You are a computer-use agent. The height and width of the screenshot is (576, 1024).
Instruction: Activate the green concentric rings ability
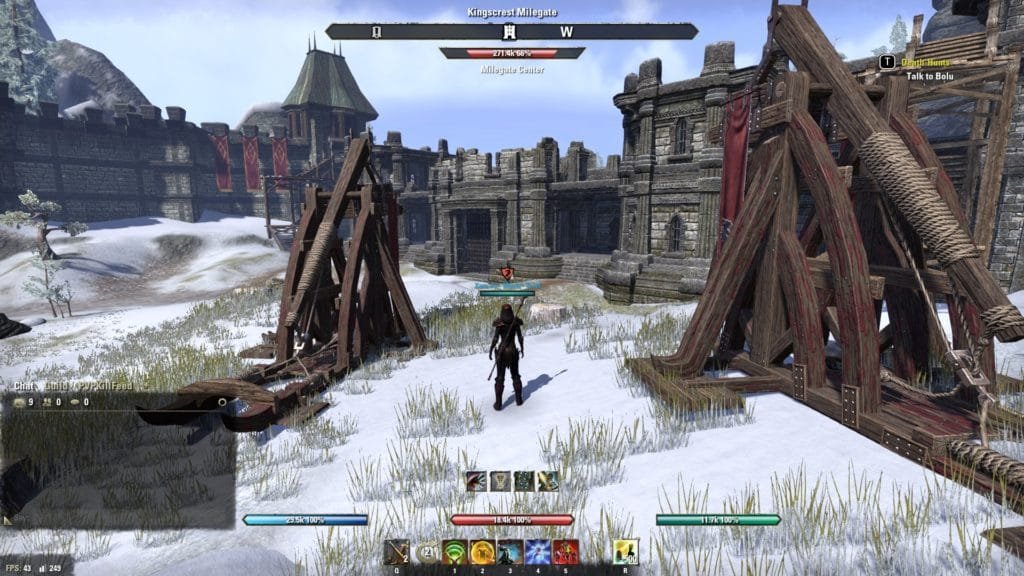pos(455,552)
